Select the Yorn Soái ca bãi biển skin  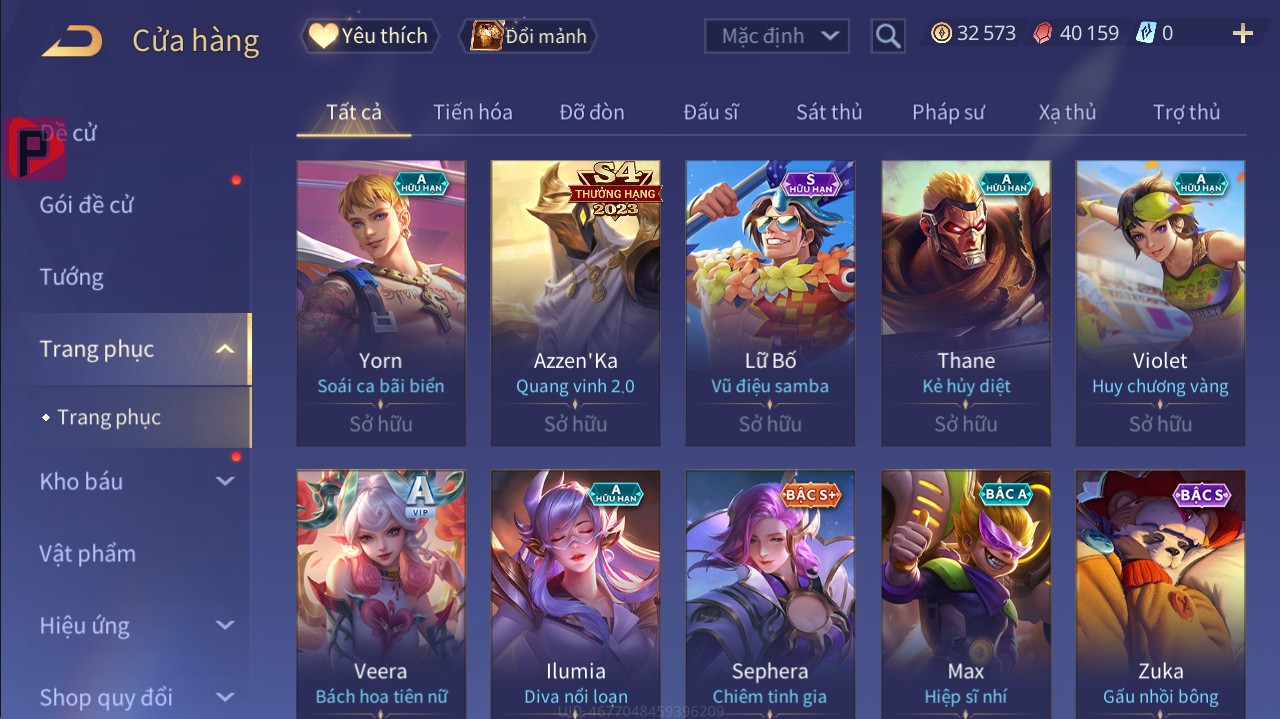381,302
